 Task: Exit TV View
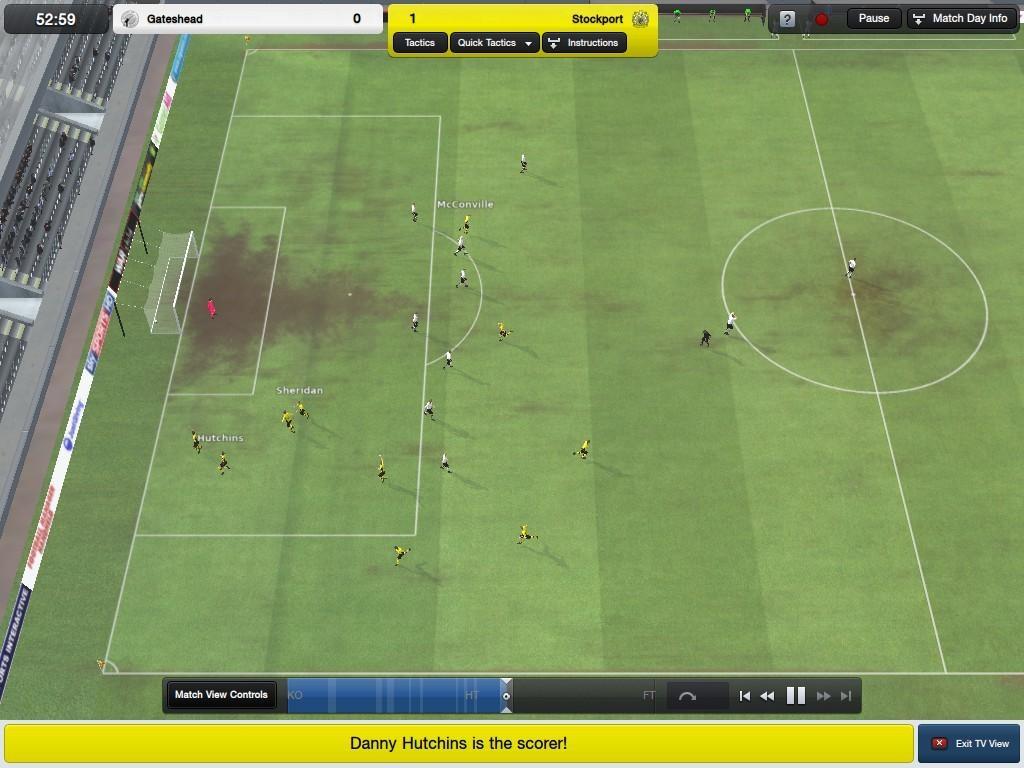tap(969, 743)
